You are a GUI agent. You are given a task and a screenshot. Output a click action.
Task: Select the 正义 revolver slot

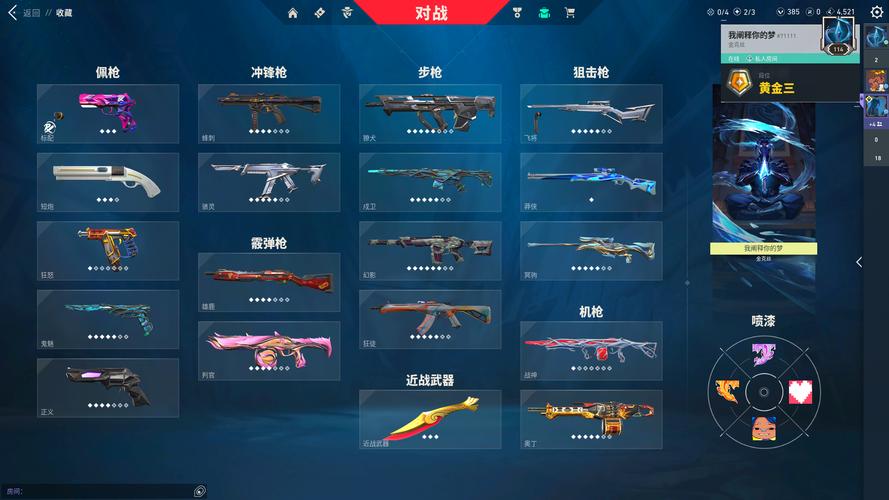[x=108, y=387]
